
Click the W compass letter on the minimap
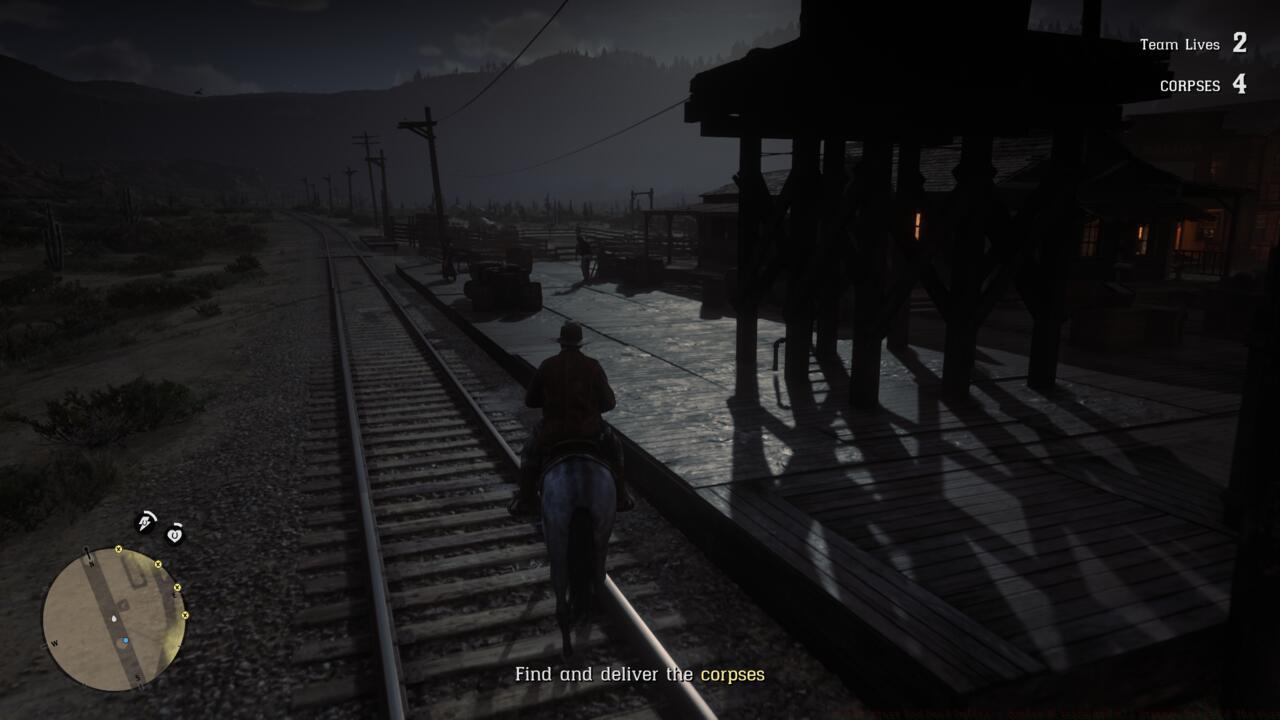54,644
